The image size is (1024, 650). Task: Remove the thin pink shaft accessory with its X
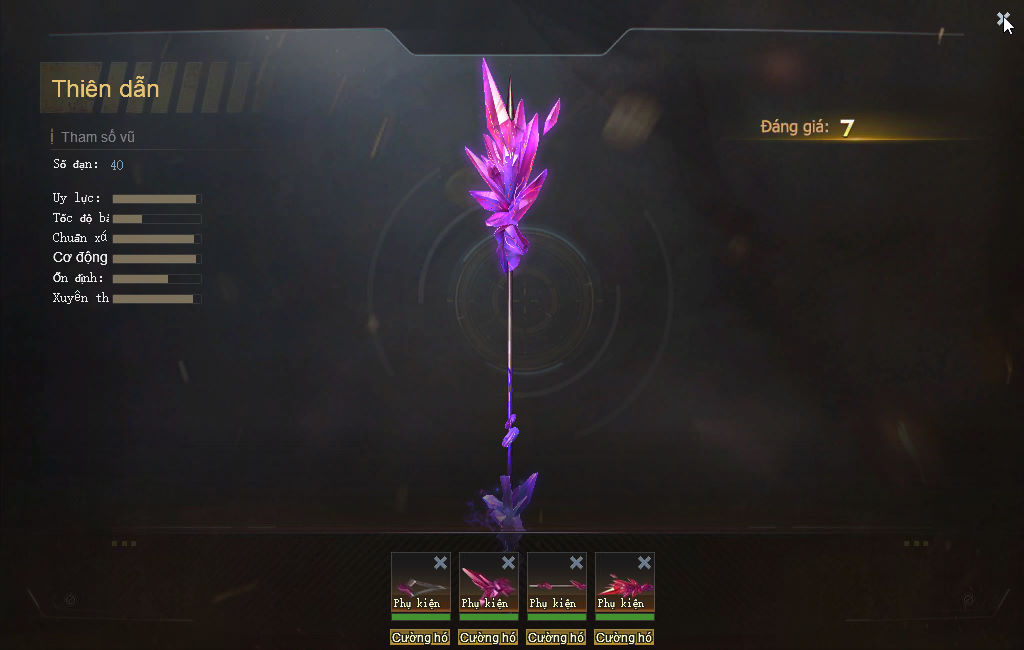click(576, 563)
